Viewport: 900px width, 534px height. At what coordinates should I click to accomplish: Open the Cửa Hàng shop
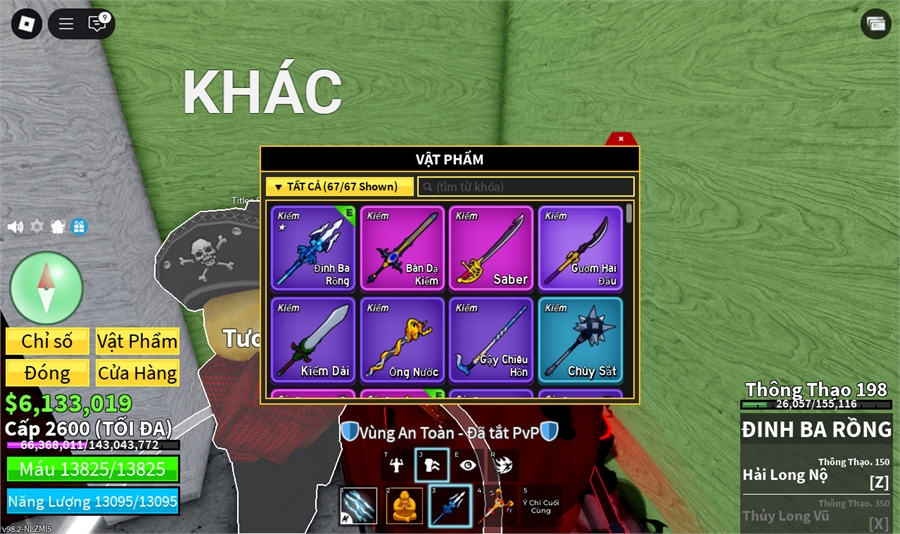pyautogui.click(x=137, y=373)
